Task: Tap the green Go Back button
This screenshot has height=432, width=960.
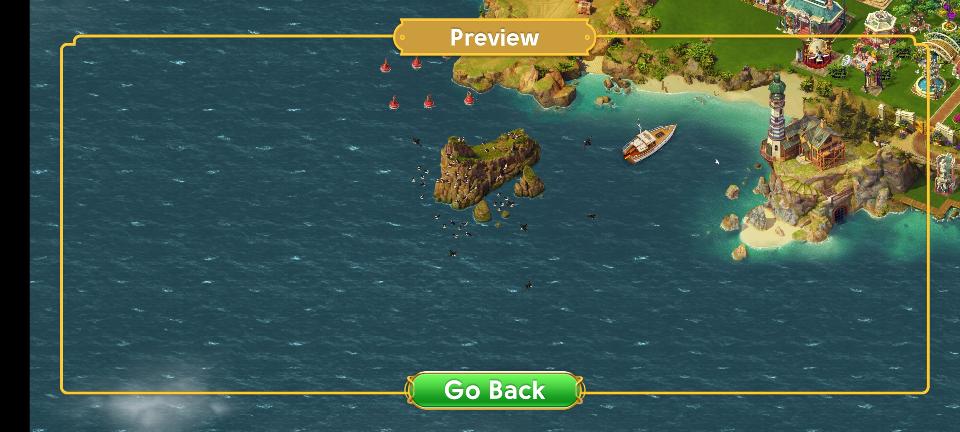Action: point(494,390)
